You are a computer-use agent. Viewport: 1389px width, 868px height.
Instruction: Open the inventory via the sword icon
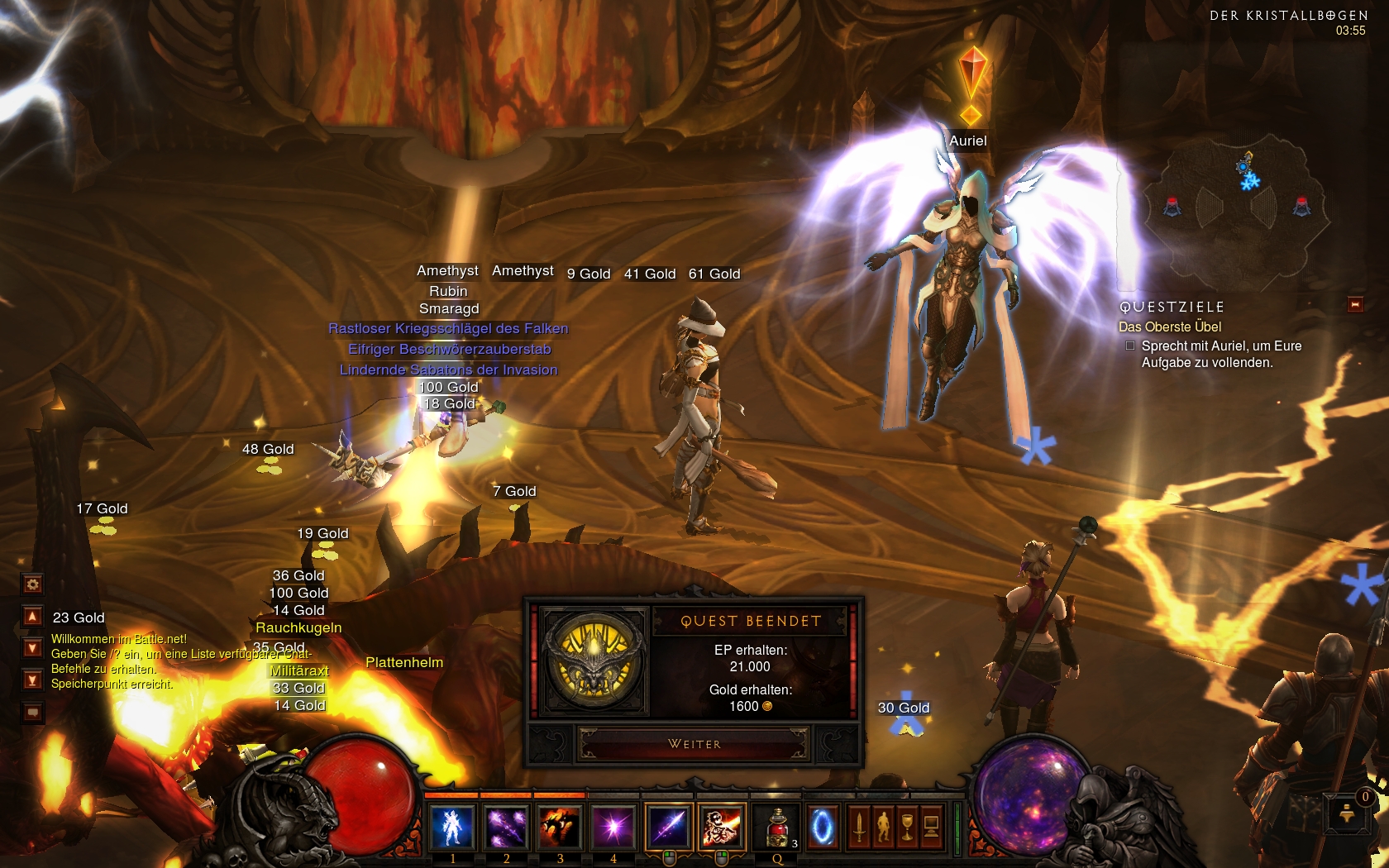[860, 827]
